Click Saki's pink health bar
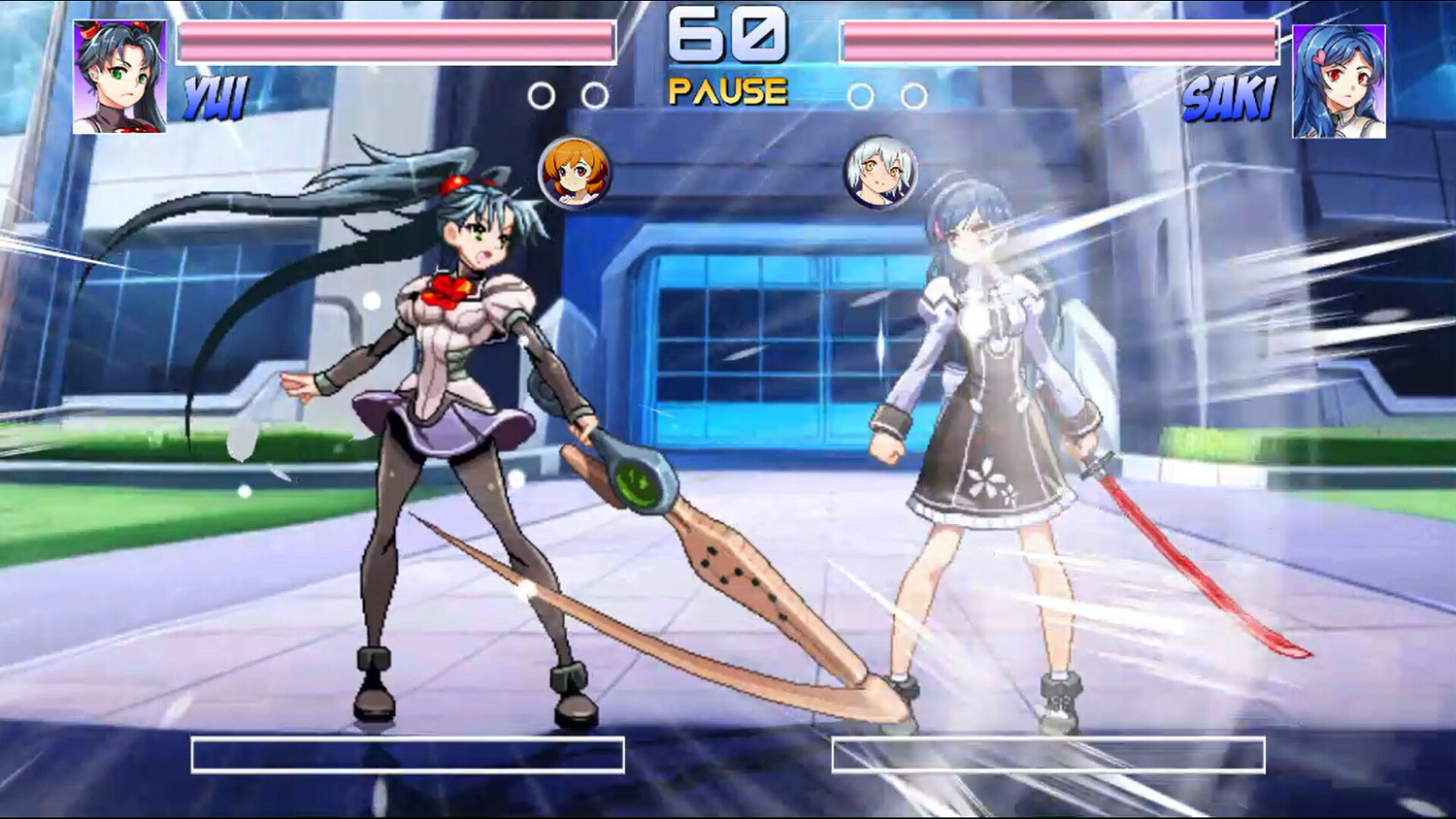The image size is (1456, 819). click(1058, 41)
